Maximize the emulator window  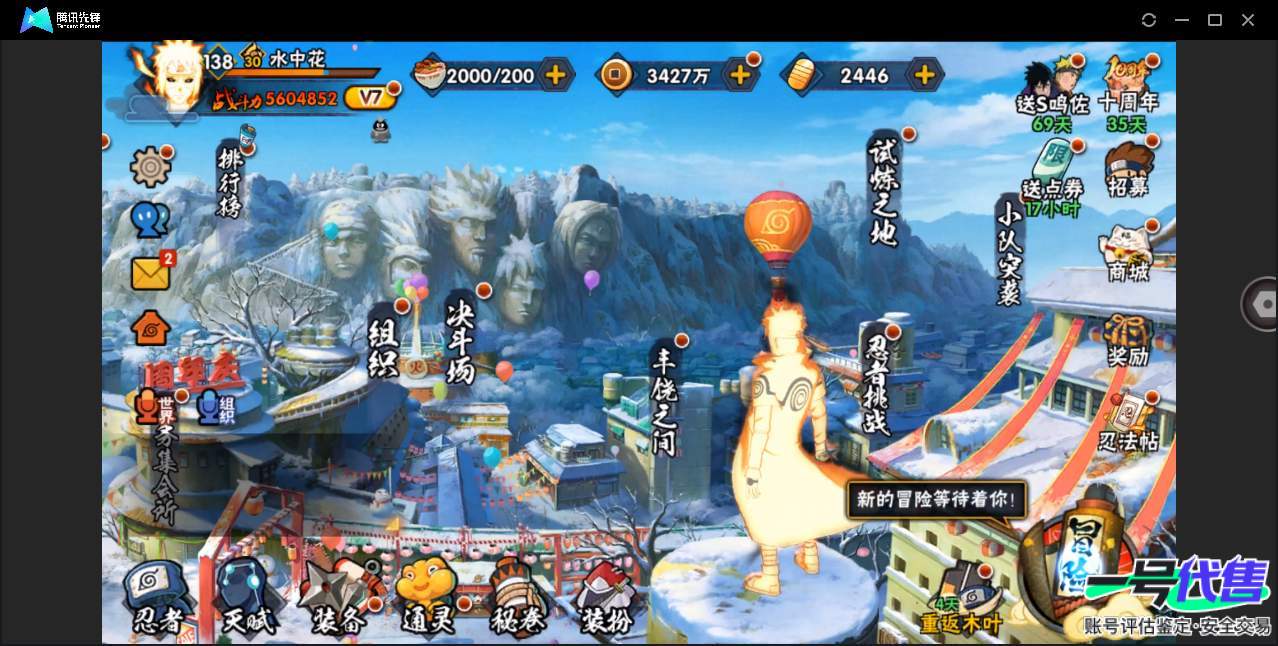tap(1215, 20)
